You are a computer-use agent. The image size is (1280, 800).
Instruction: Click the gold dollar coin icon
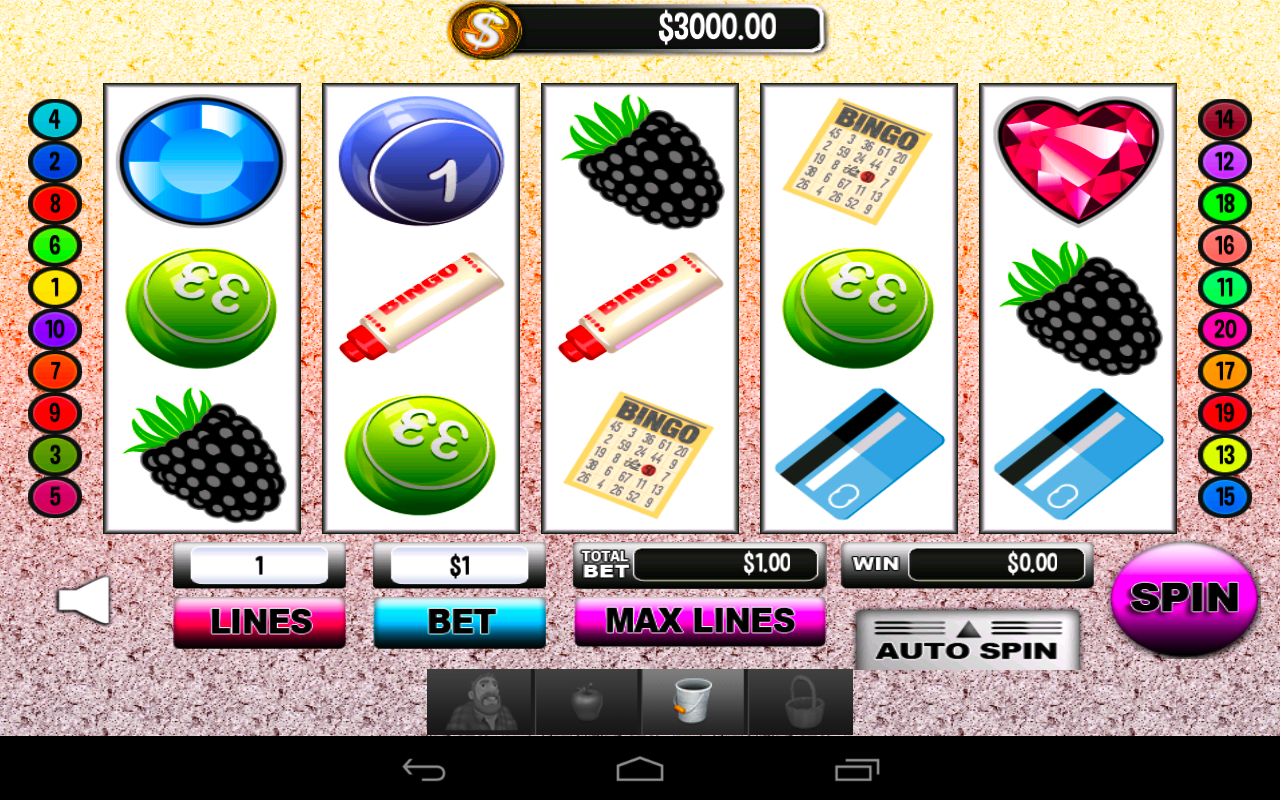pos(486,29)
